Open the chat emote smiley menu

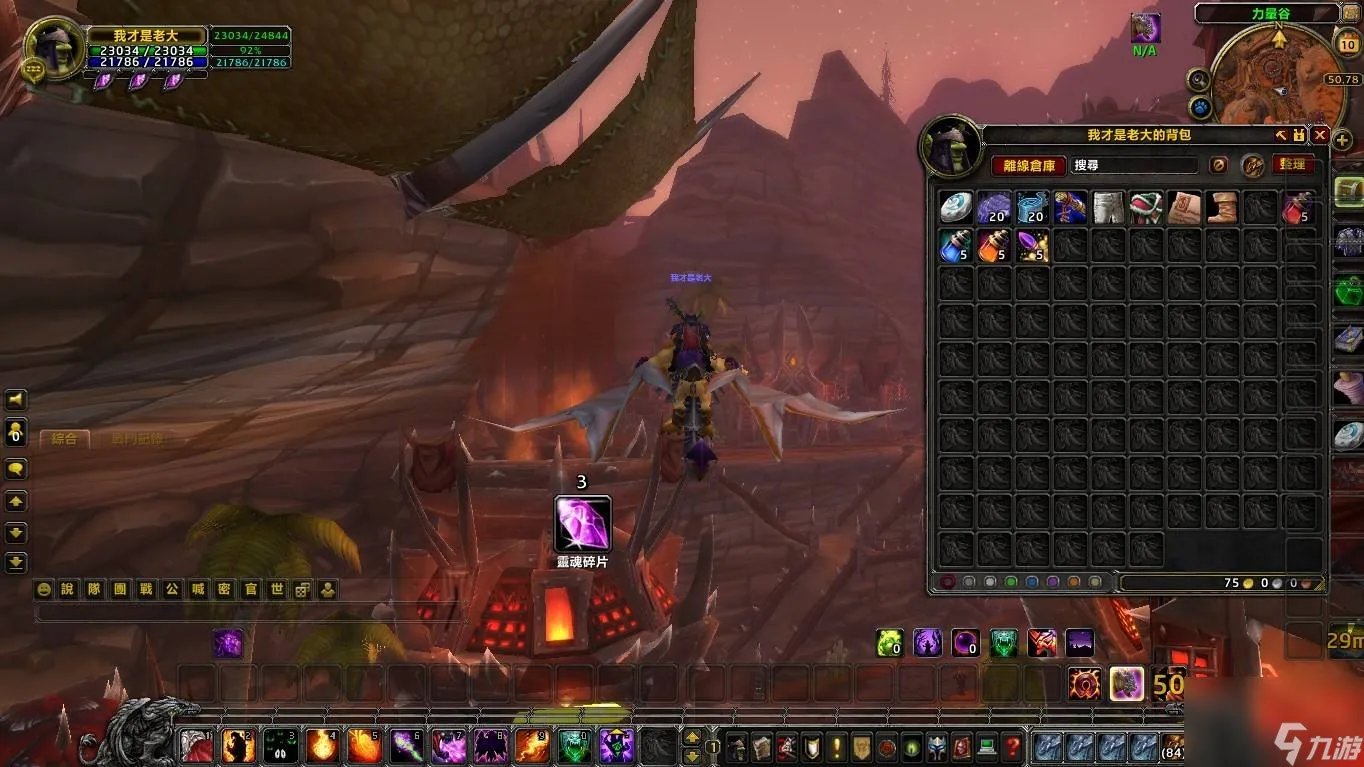tap(43, 589)
